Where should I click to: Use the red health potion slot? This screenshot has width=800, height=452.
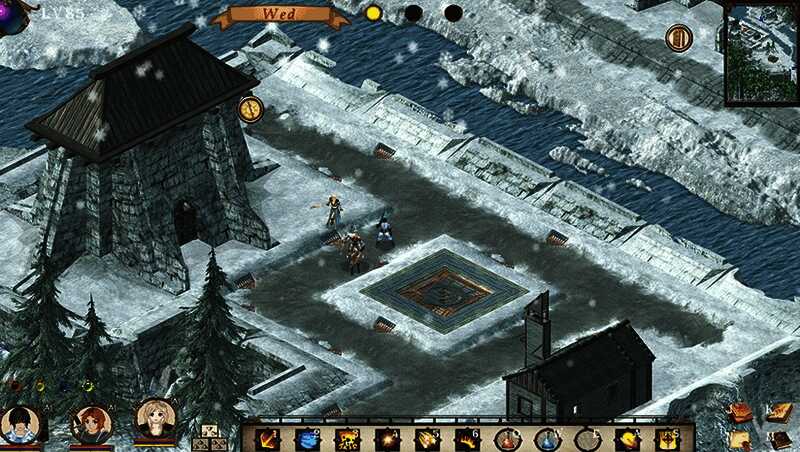(x=507, y=439)
